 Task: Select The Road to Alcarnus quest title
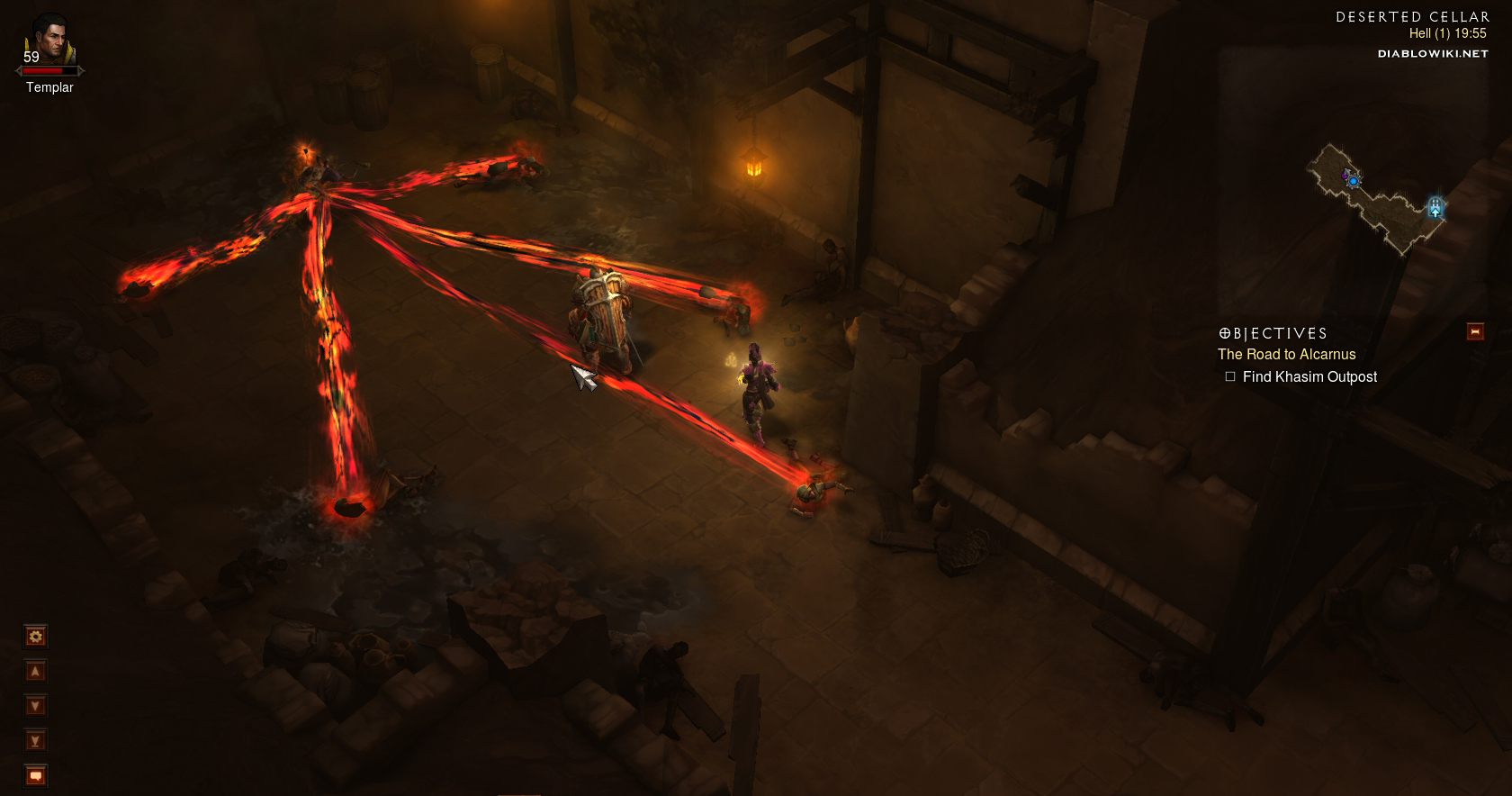coord(1286,355)
